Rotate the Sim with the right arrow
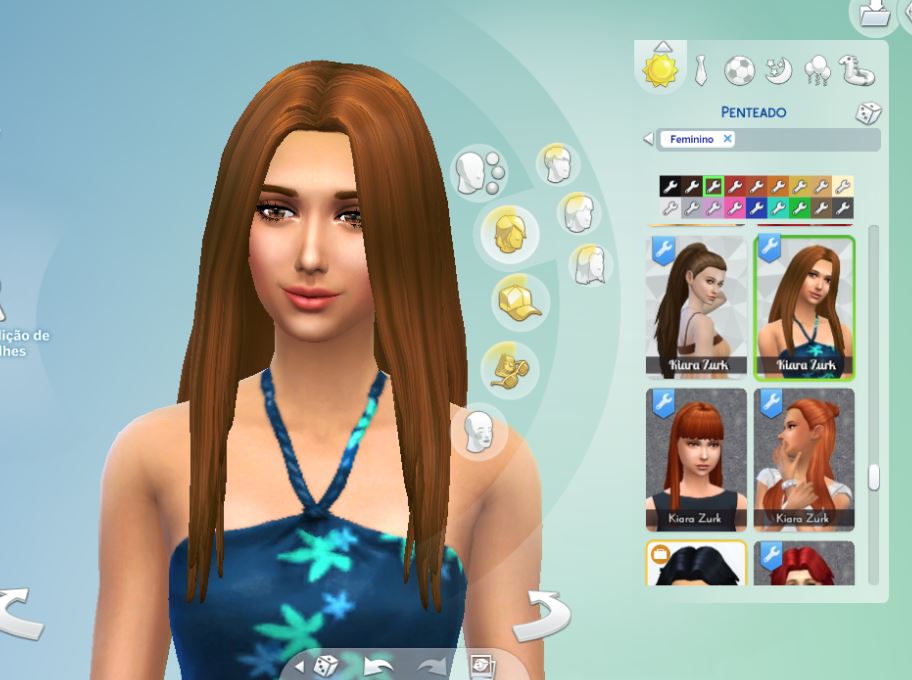 pos(541,614)
